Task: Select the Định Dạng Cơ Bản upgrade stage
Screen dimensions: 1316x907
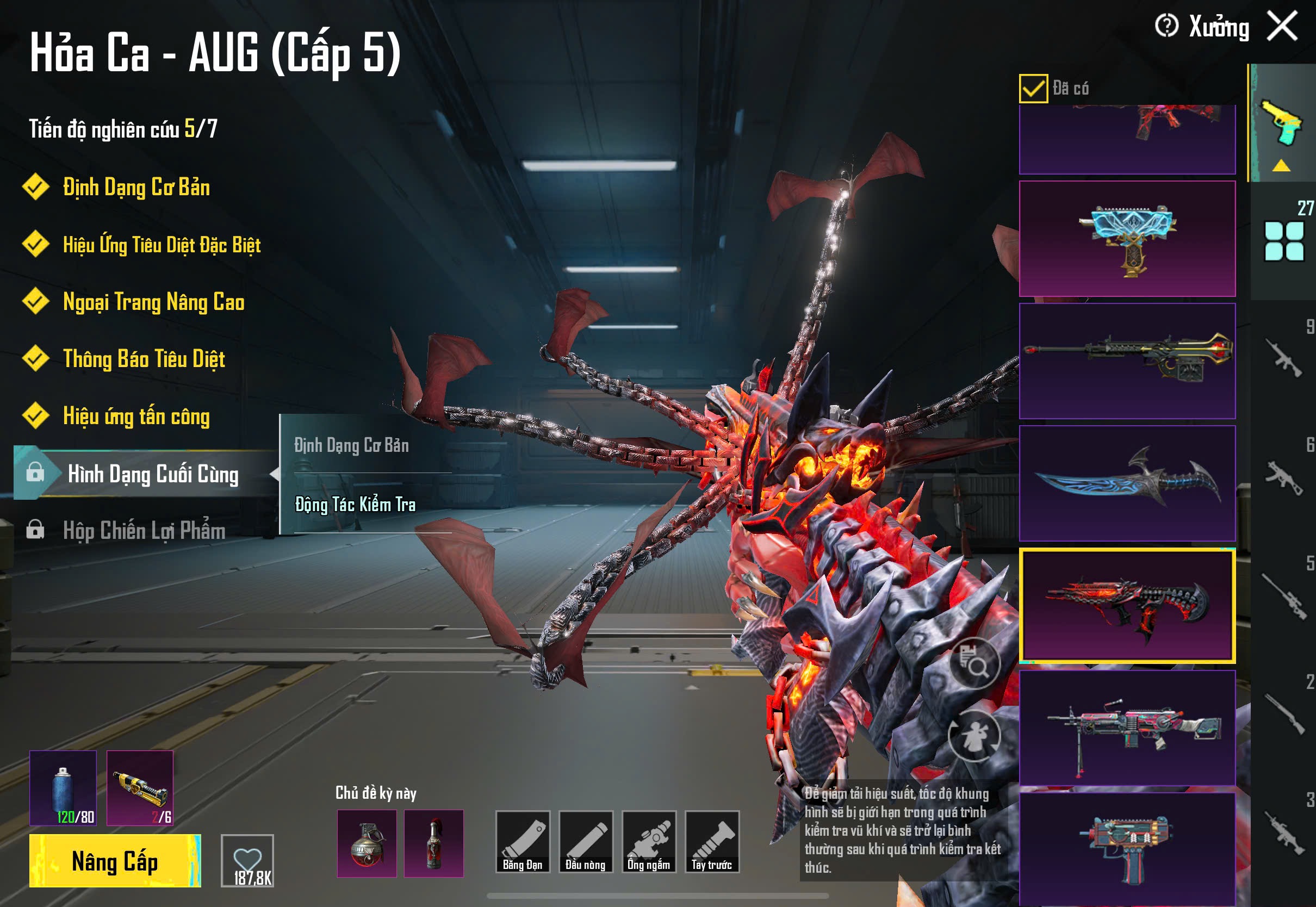Action: 136,188
